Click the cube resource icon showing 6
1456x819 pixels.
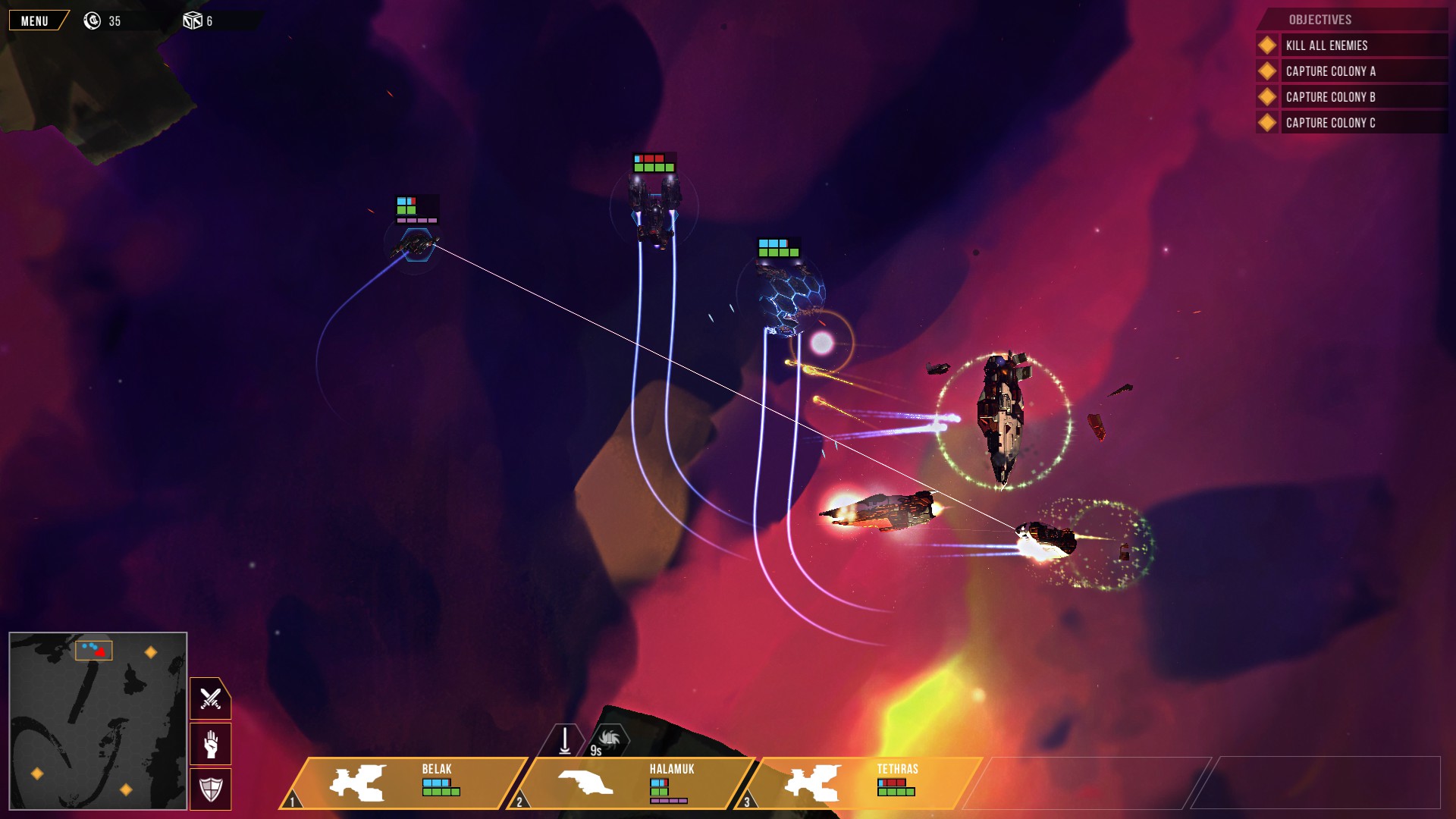[192, 20]
